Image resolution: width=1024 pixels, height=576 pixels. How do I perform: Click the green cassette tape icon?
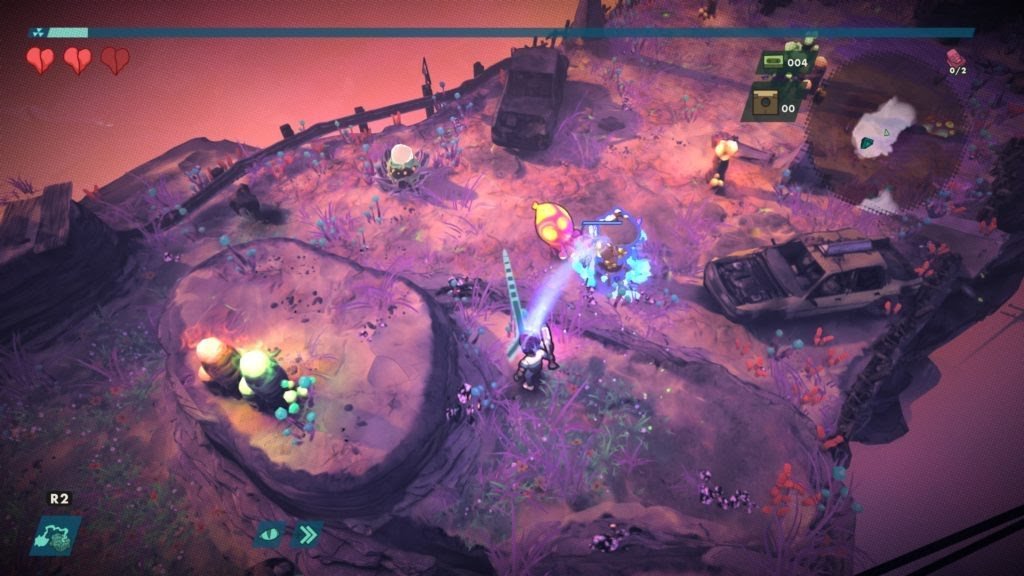point(771,62)
